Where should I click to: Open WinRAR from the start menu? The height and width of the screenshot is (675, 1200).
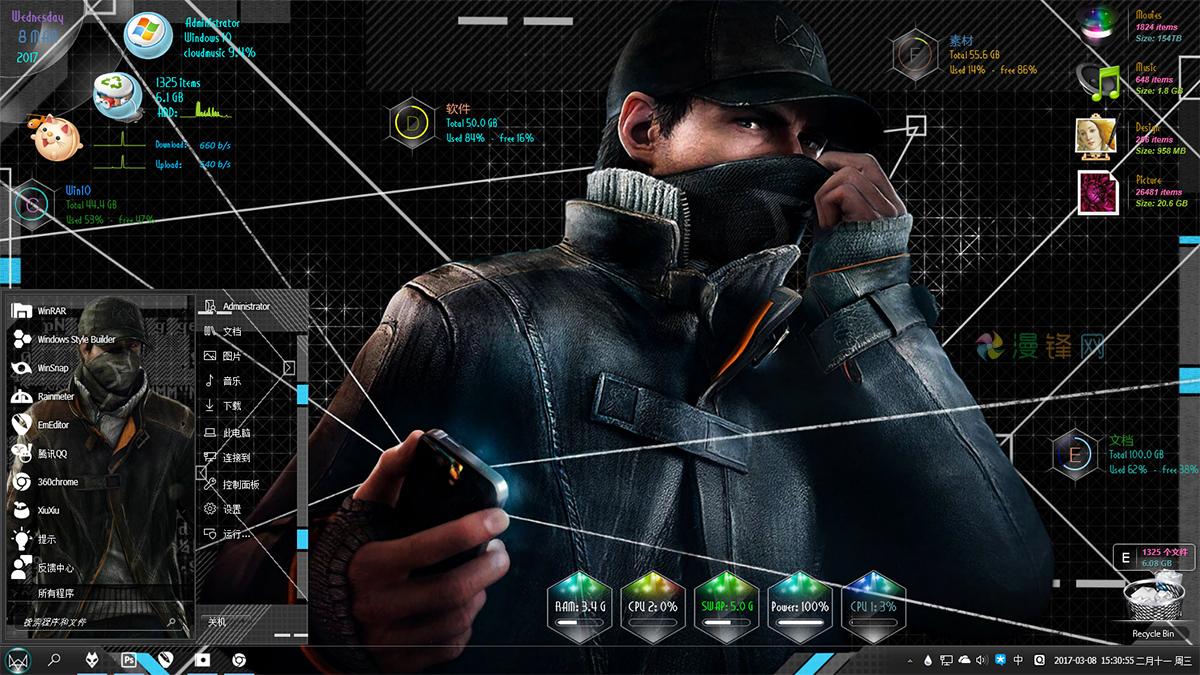pos(52,311)
